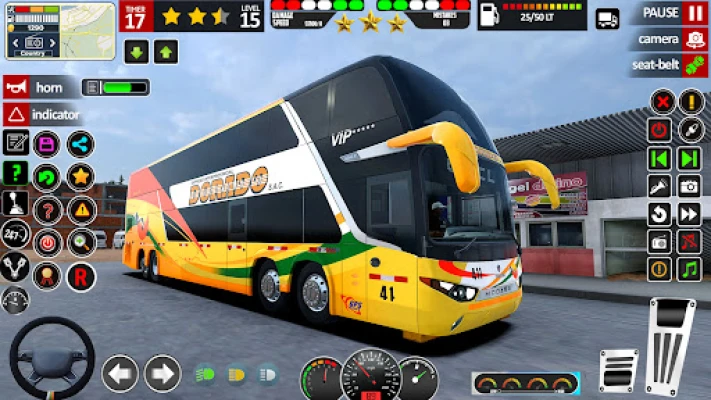Tap the pink save disk icon
The height and width of the screenshot is (400, 711).
[x=47, y=144]
